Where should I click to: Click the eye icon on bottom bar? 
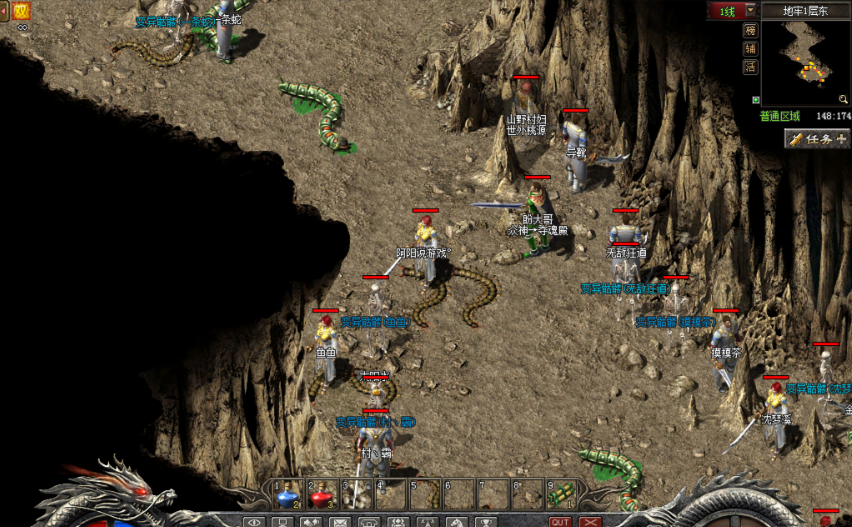click(254, 521)
